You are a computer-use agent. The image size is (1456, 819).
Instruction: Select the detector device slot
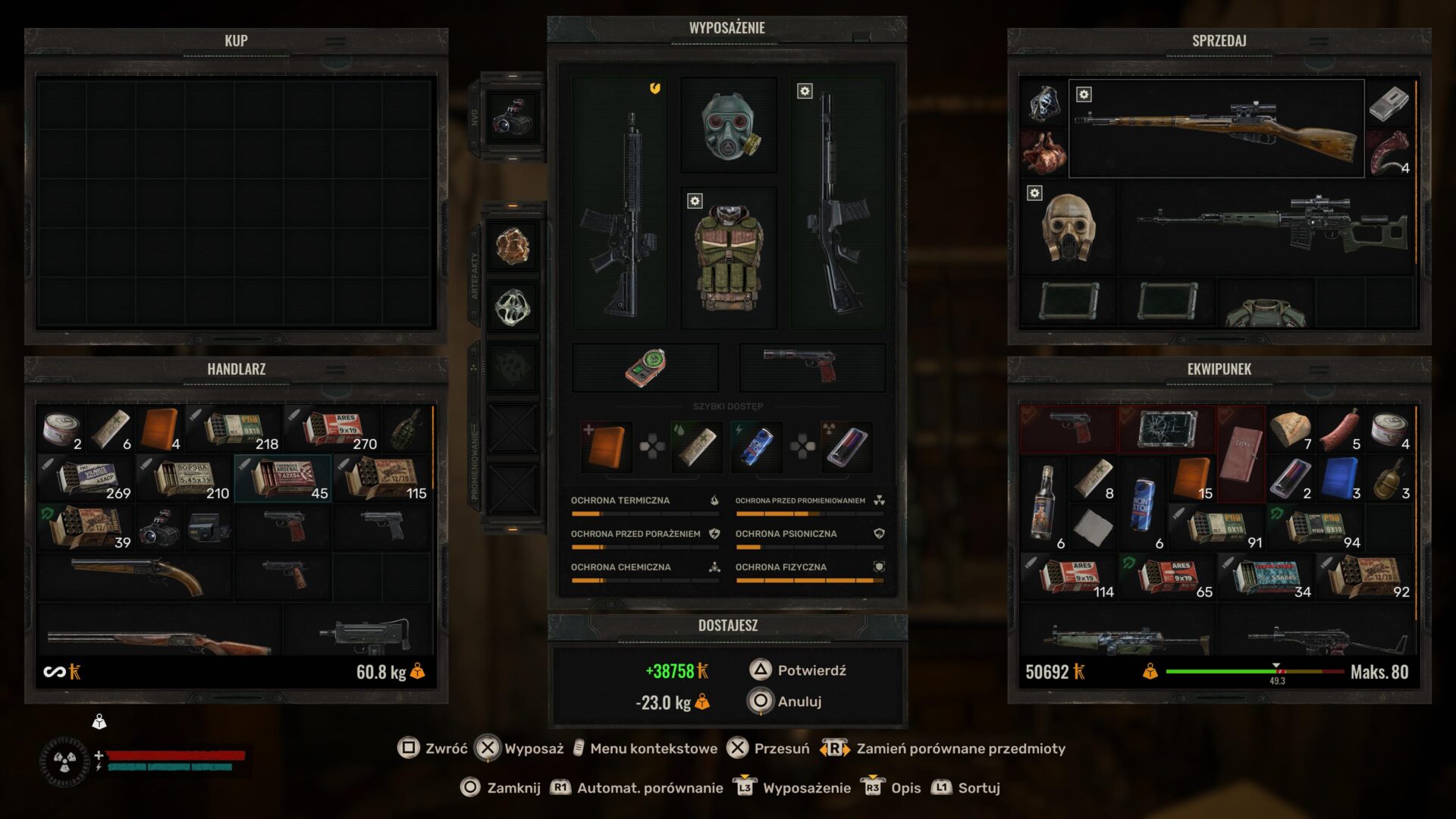click(x=645, y=368)
